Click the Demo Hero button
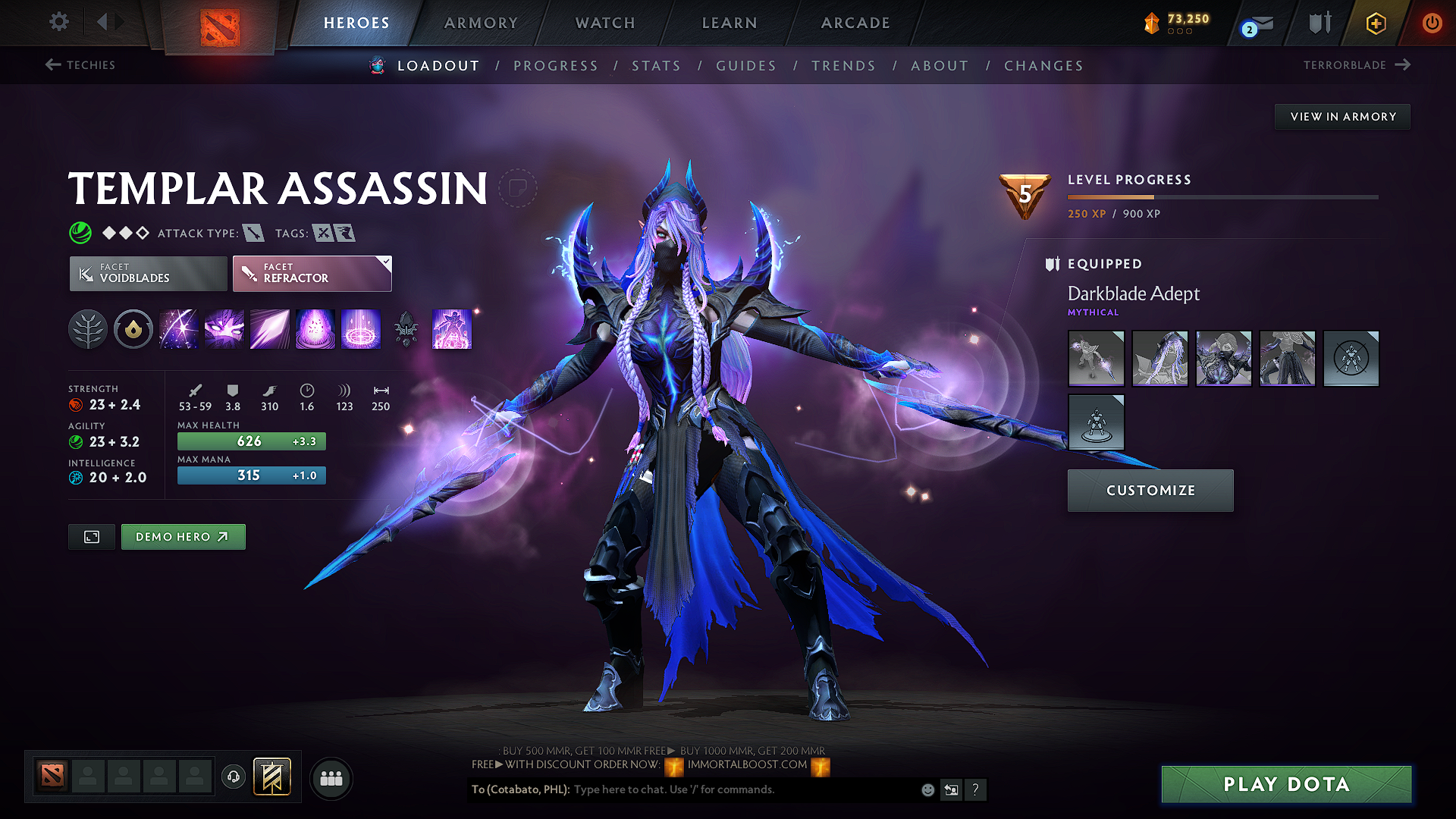The image size is (1456, 819). coord(183,536)
